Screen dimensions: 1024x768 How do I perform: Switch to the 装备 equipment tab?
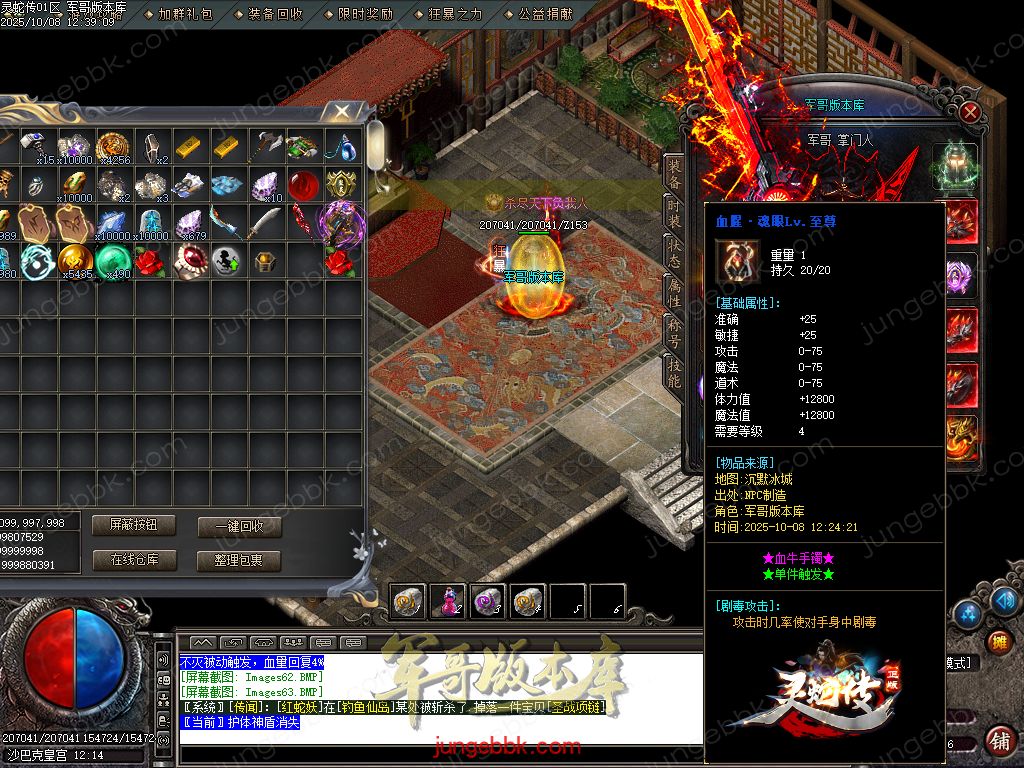click(675, 173)
